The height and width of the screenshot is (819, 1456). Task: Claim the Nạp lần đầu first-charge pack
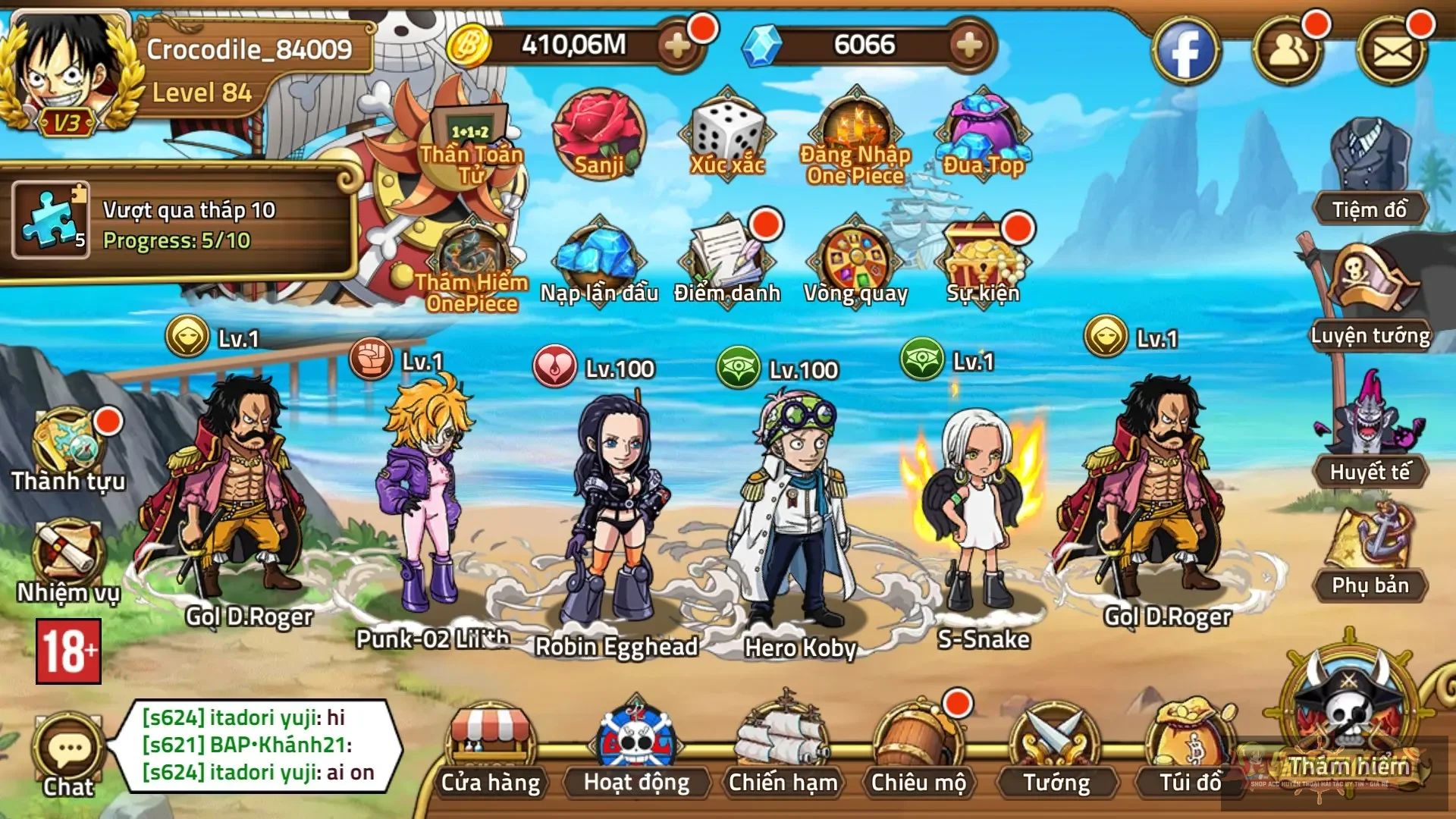click(599, 258)
